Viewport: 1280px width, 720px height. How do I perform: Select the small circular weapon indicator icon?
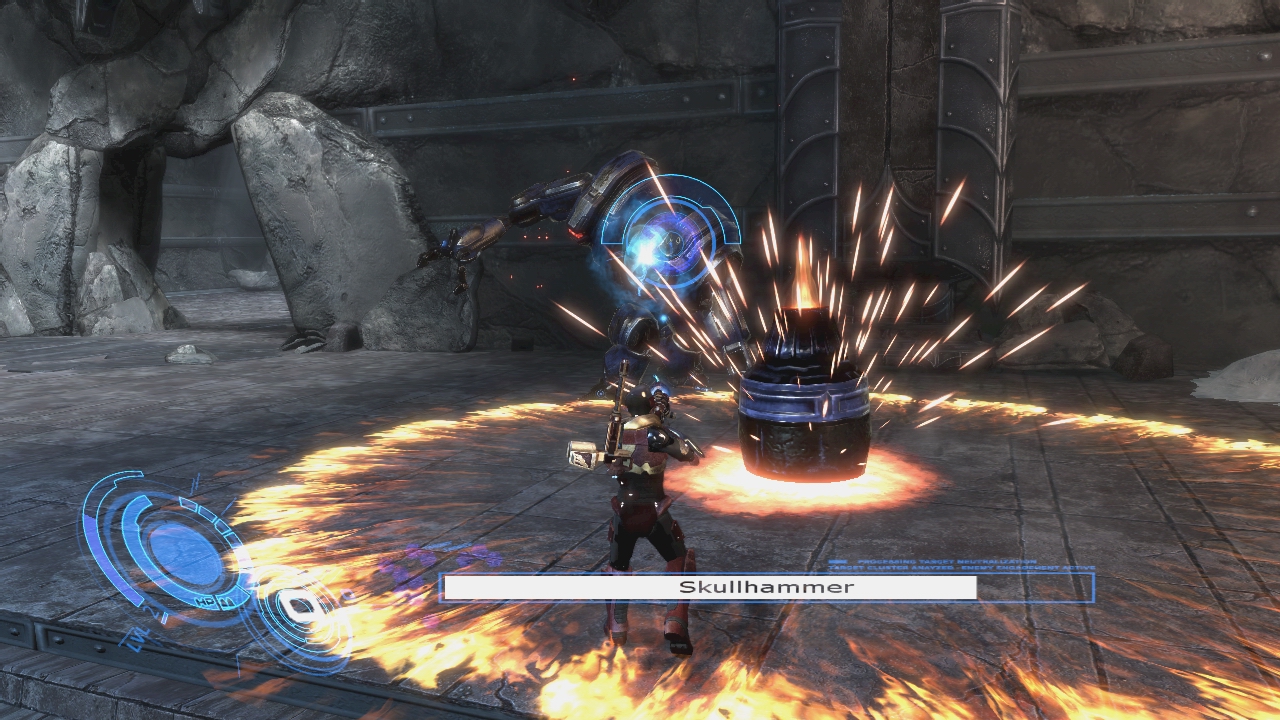coord(297,607)
